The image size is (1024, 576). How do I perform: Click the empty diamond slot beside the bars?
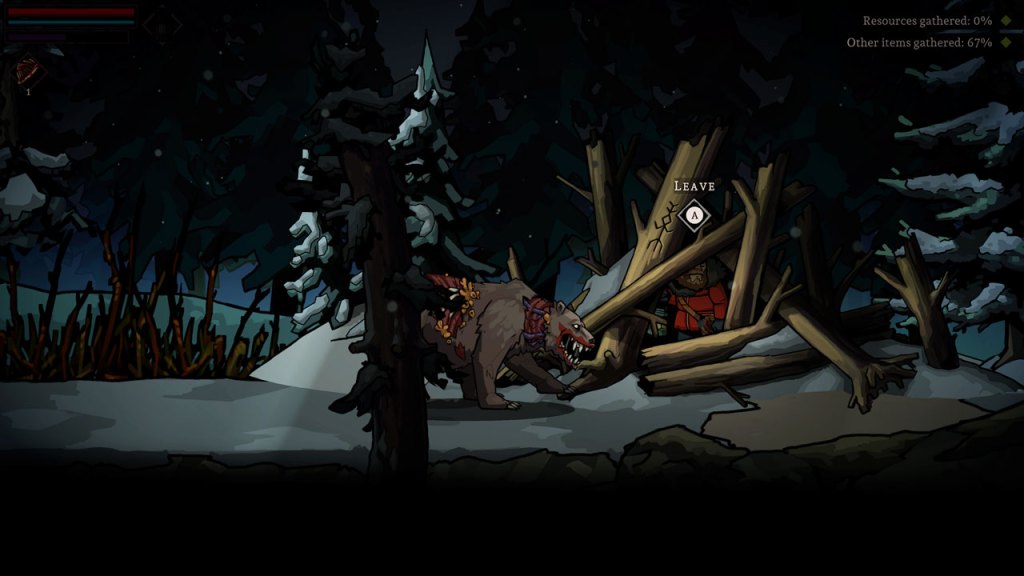(x=162, y=24)
